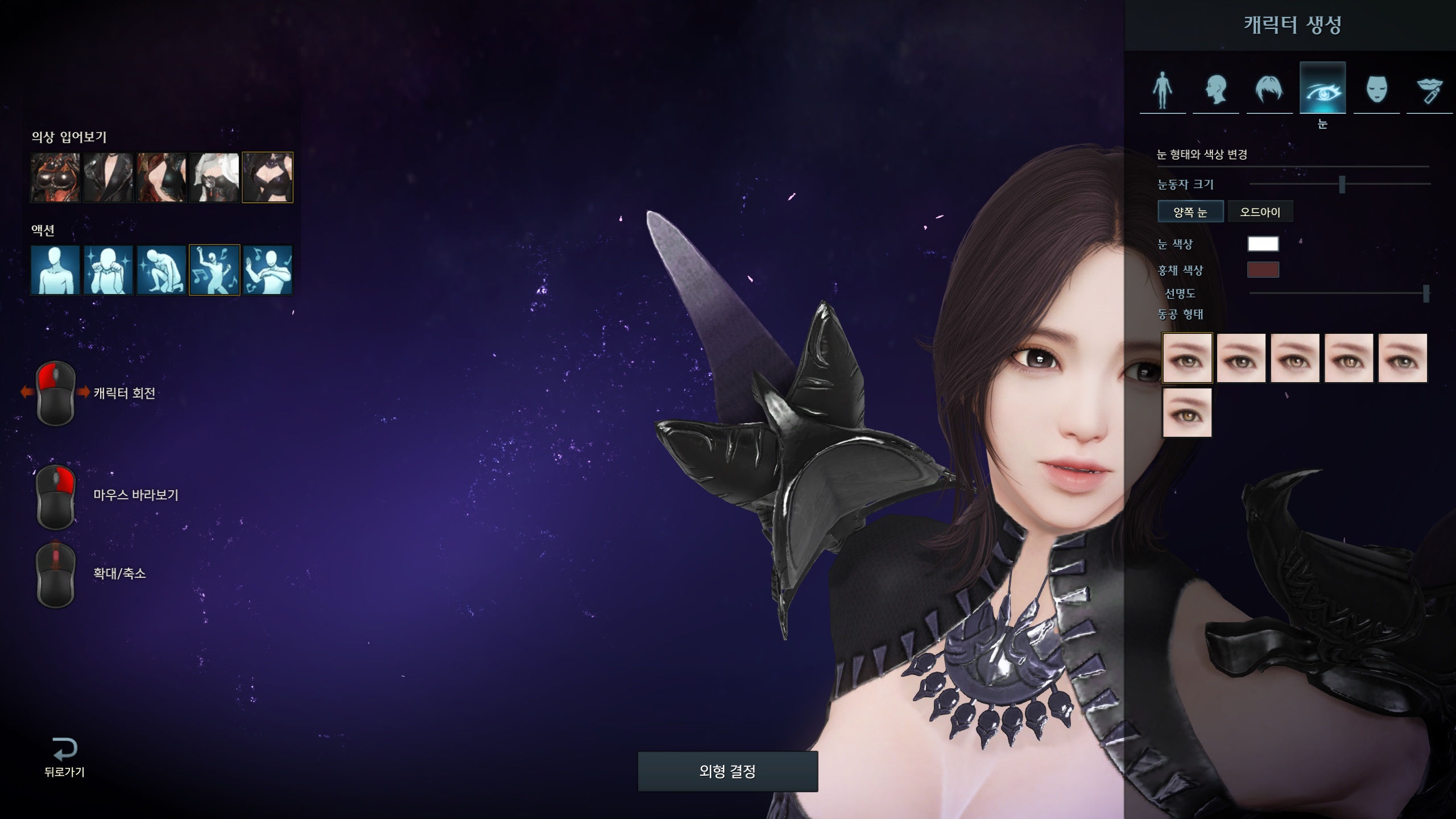1456x819 pixels.
Task: Try on the red and black armor costume
Action: (x=55, y=177)
